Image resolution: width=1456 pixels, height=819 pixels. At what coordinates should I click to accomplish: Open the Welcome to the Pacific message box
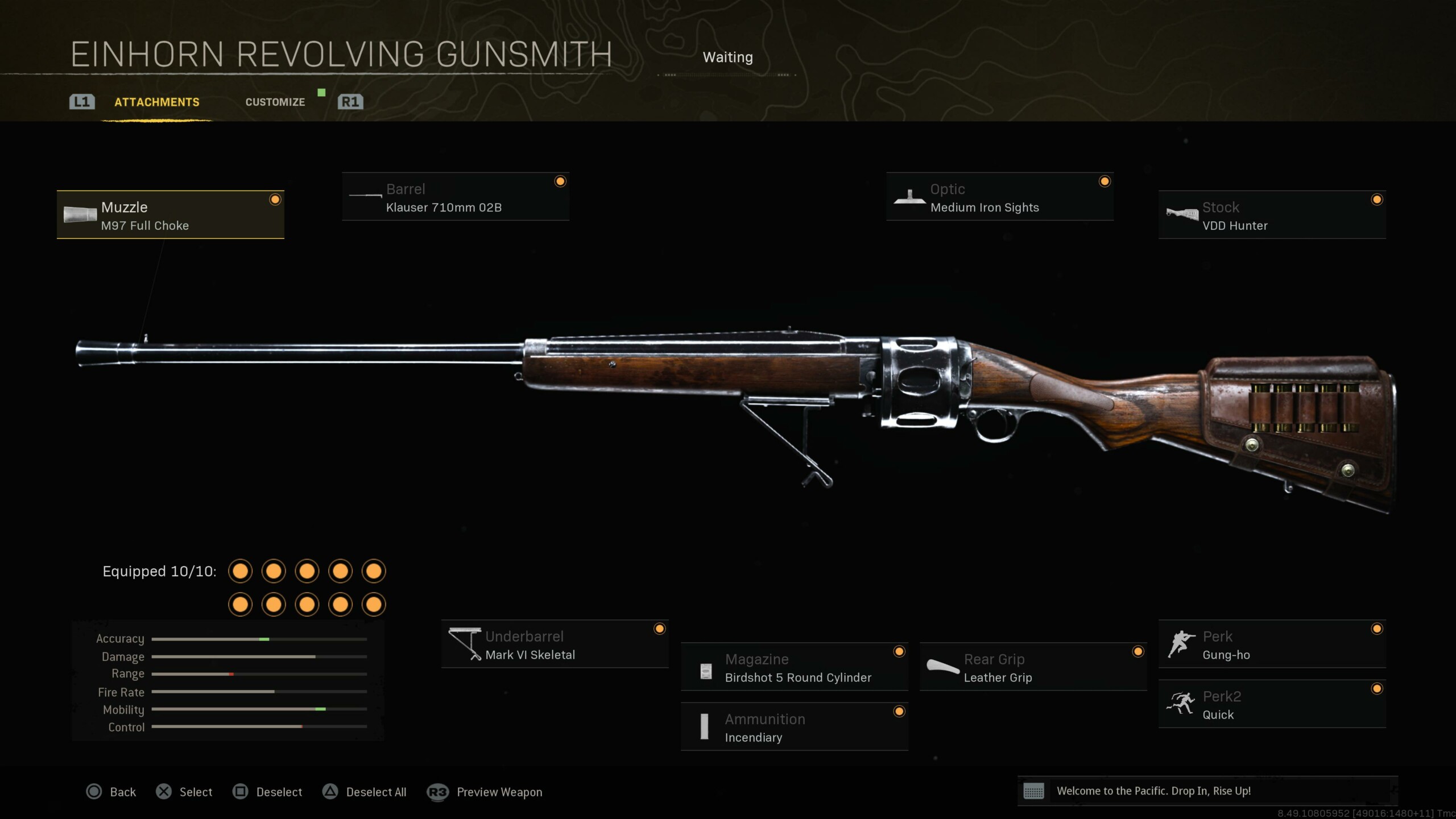pos(1207,791)
